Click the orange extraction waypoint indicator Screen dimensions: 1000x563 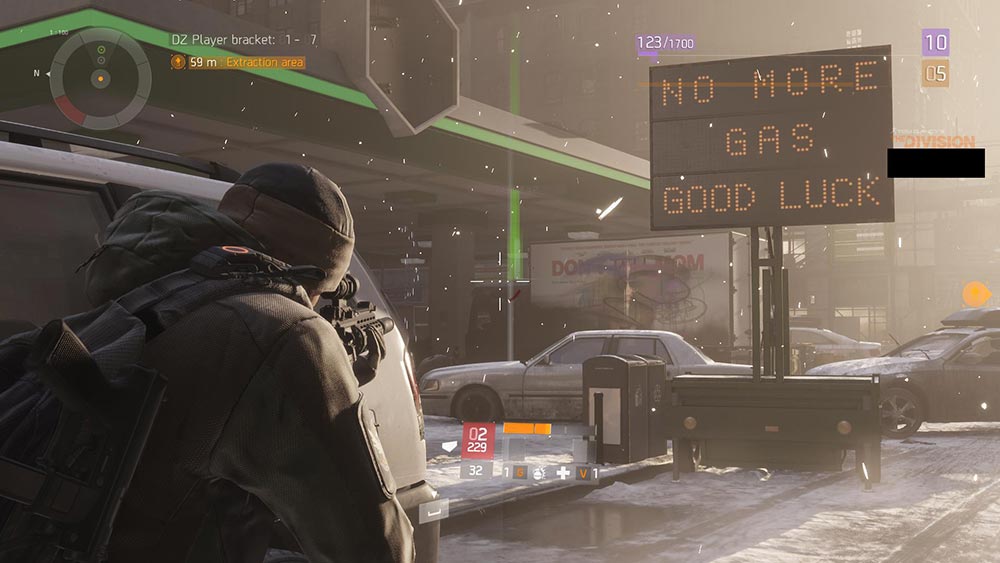pyautogui.click(x=976, y=294)
